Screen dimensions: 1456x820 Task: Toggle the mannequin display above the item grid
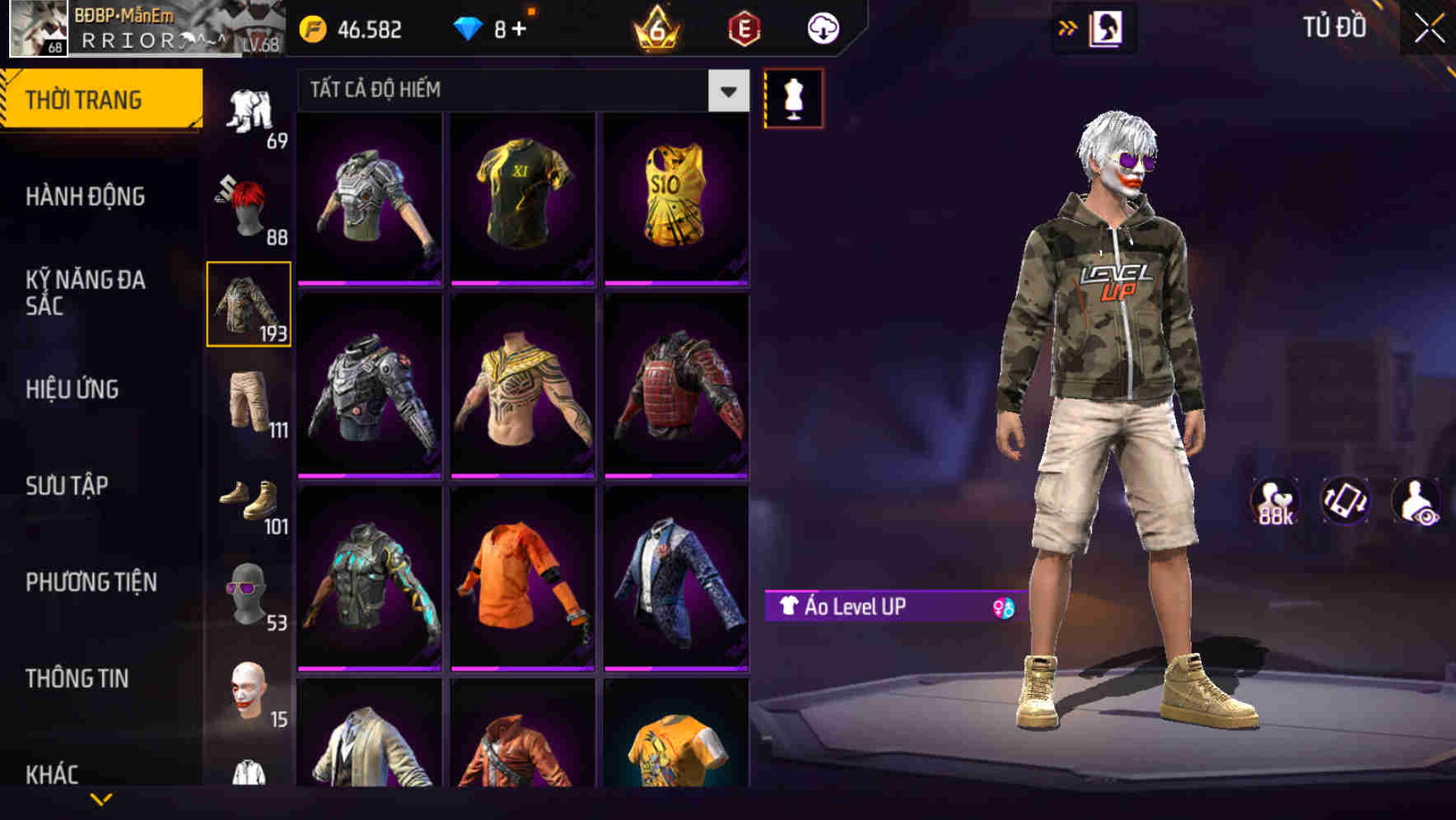coord(793,97)
